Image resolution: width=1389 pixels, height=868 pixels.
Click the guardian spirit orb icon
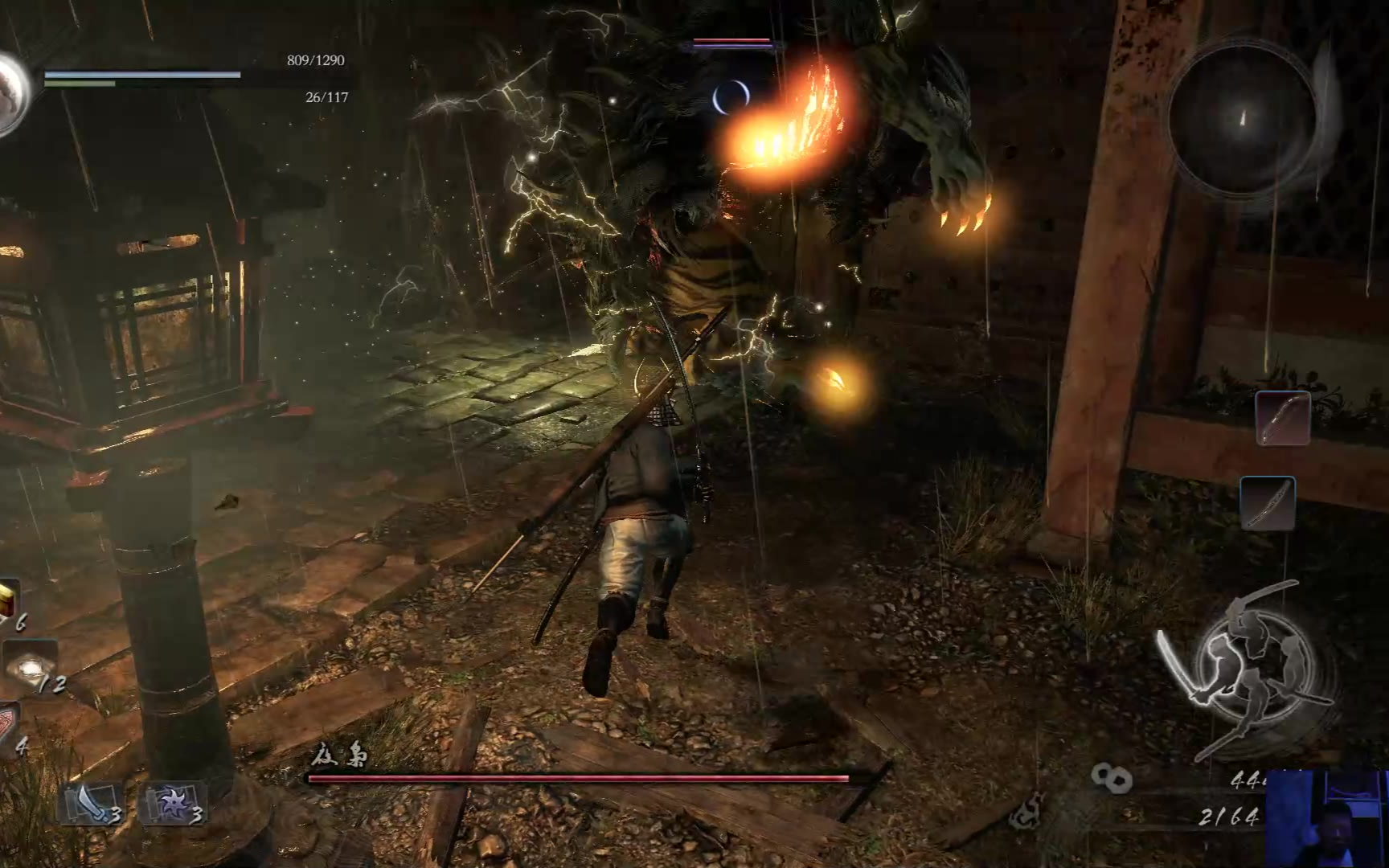pos(11,93)
